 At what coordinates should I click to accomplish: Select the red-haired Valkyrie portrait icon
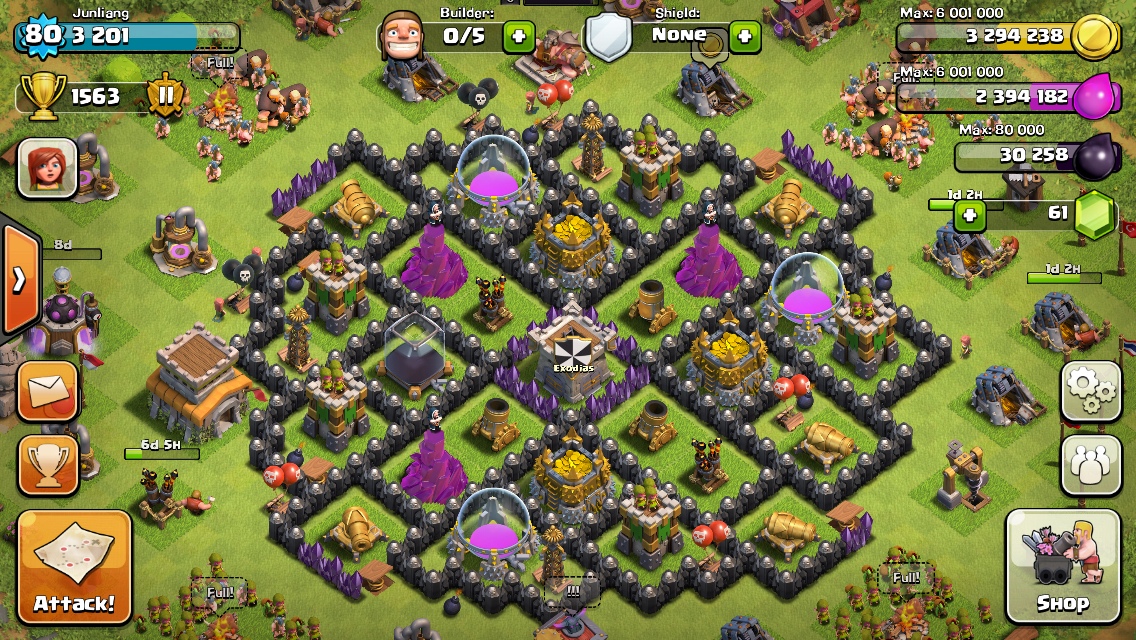tap(47, 168)
